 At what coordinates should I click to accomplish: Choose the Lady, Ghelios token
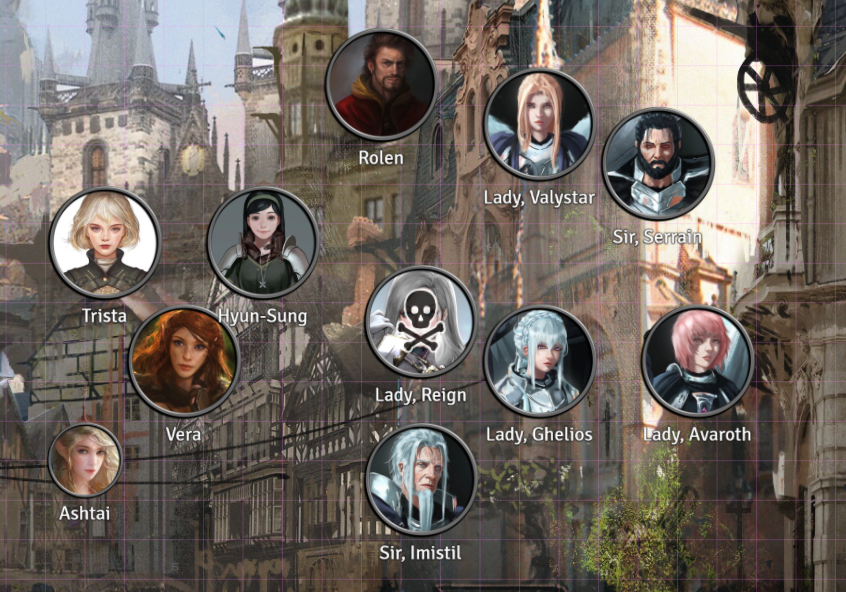pyautogui.click(x=539, y=361)
